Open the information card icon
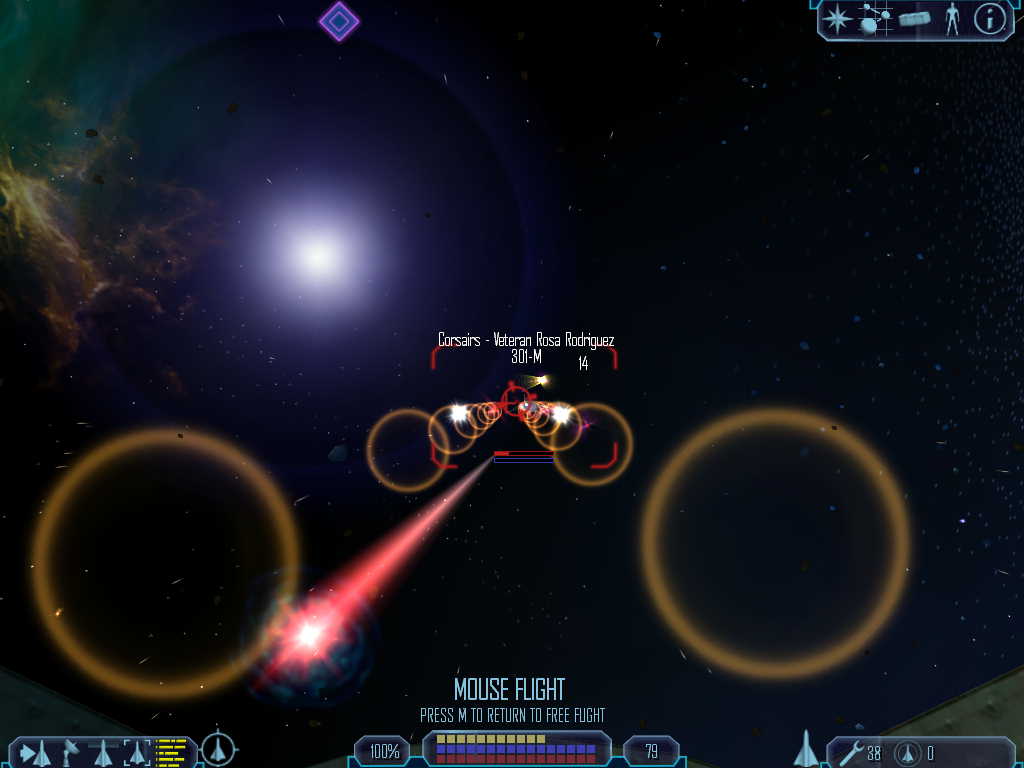Screen dimensions: 1024x768 click(x=989, y=19)
